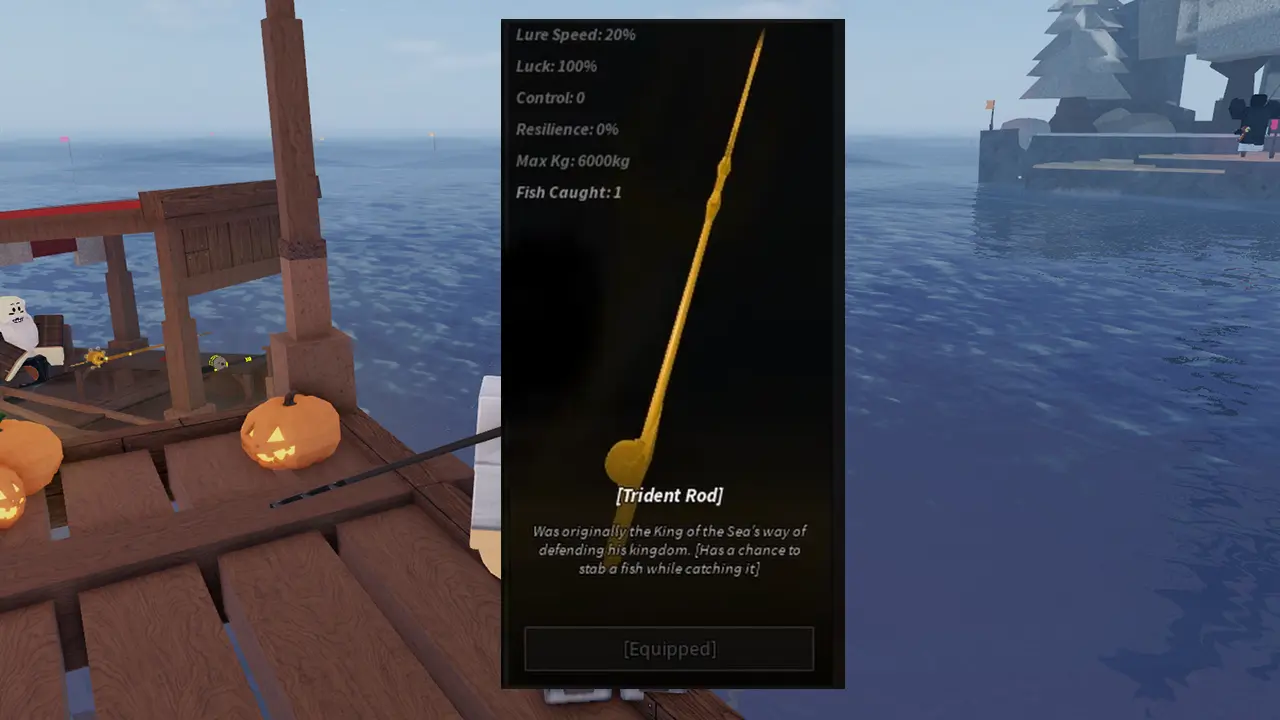This screenshot has height=720, width=1280.
Task: Expand the Resilience: 0% stat detail
Action: pyautogui.click(x=567, y=129)
